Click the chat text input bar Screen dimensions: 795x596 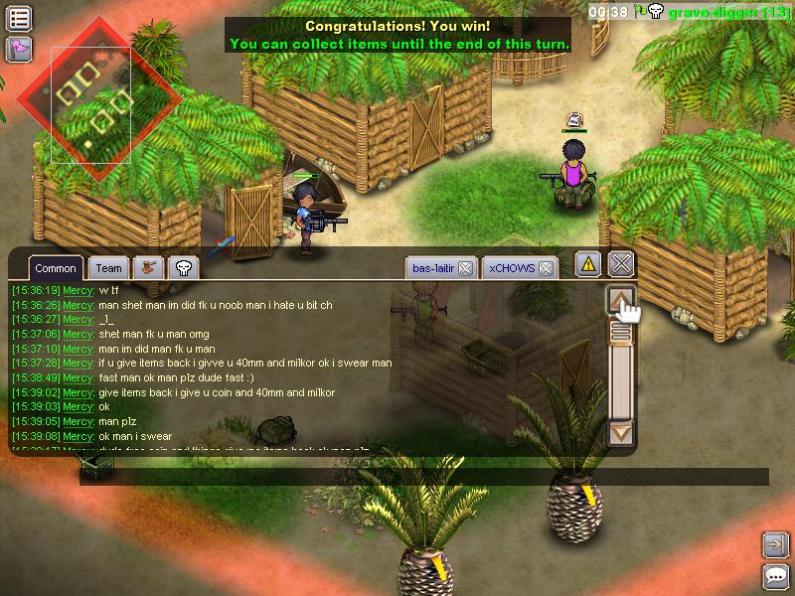tap(420, 476)
